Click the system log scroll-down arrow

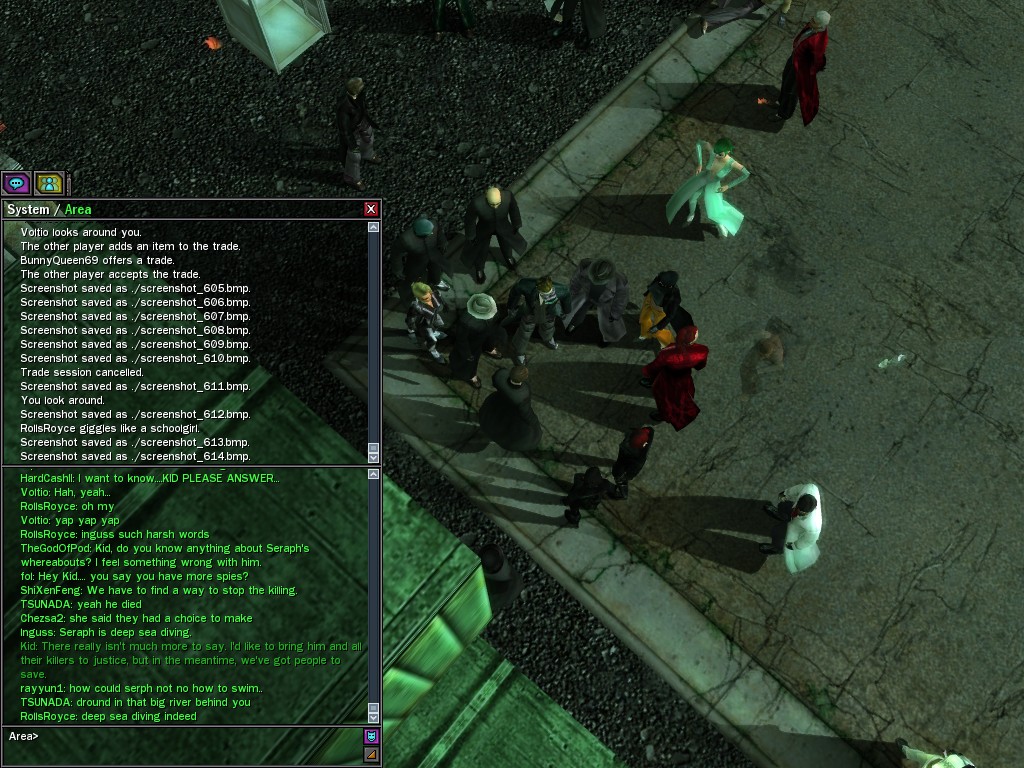(374, 457)
